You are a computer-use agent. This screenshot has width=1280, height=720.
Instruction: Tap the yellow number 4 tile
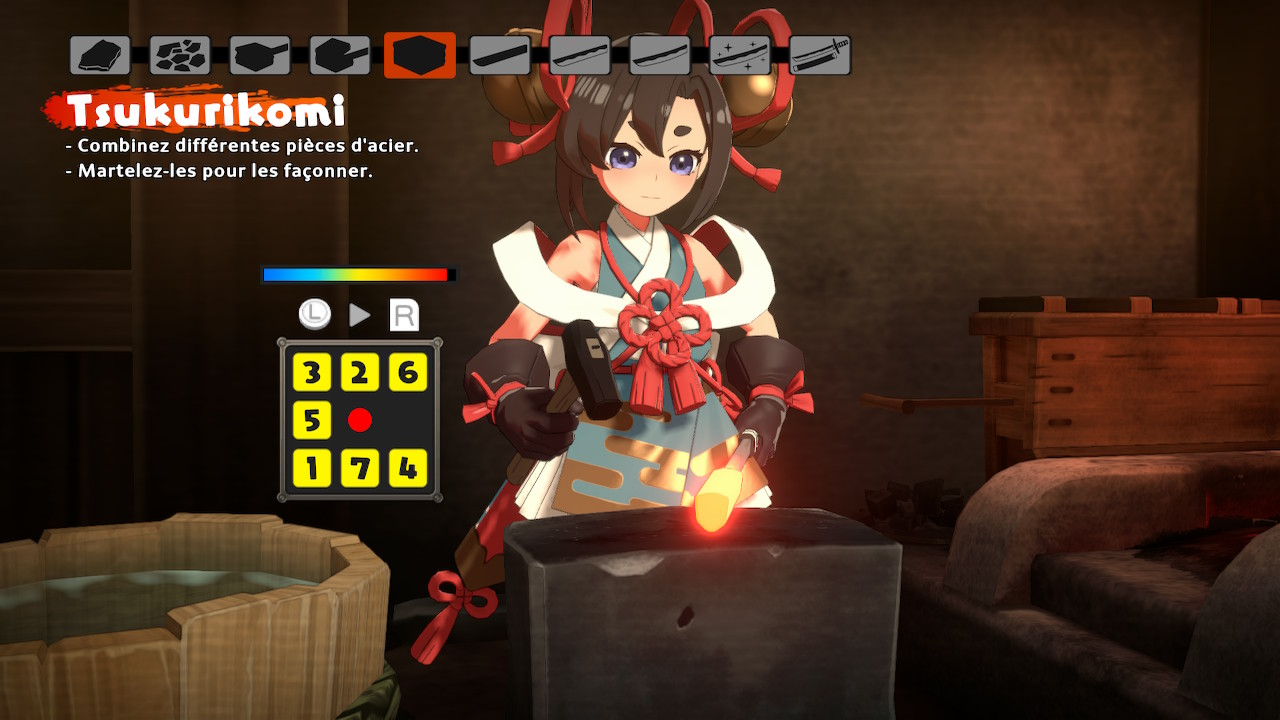coord(408,468)
